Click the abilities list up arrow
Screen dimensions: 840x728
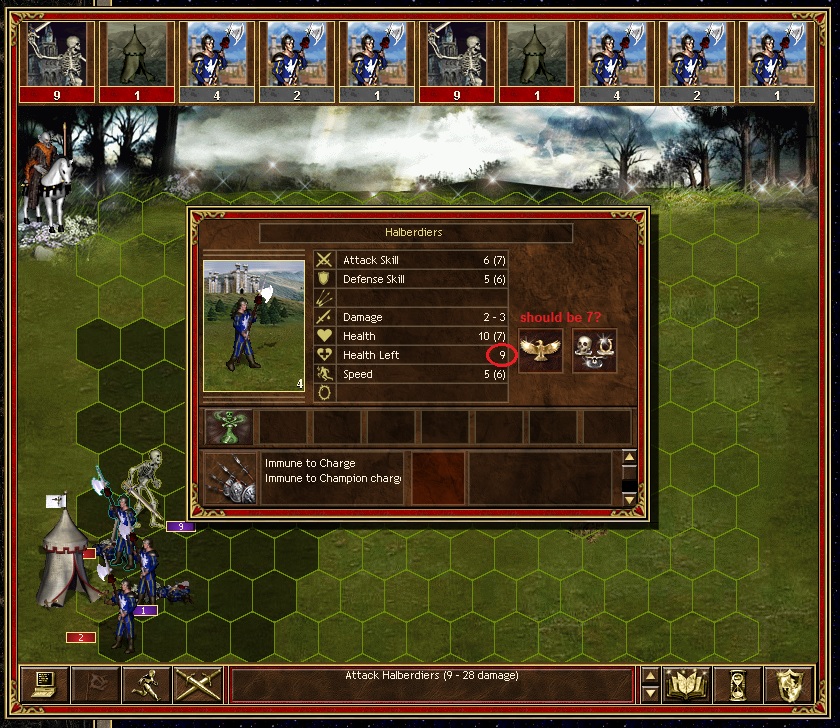629,459
